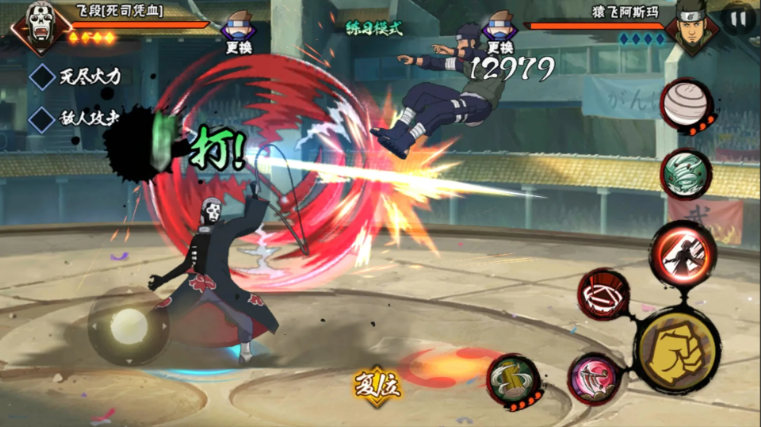
Task: Tap the 更换 icon beside Asuma's health bar
Action: (498, 29)
